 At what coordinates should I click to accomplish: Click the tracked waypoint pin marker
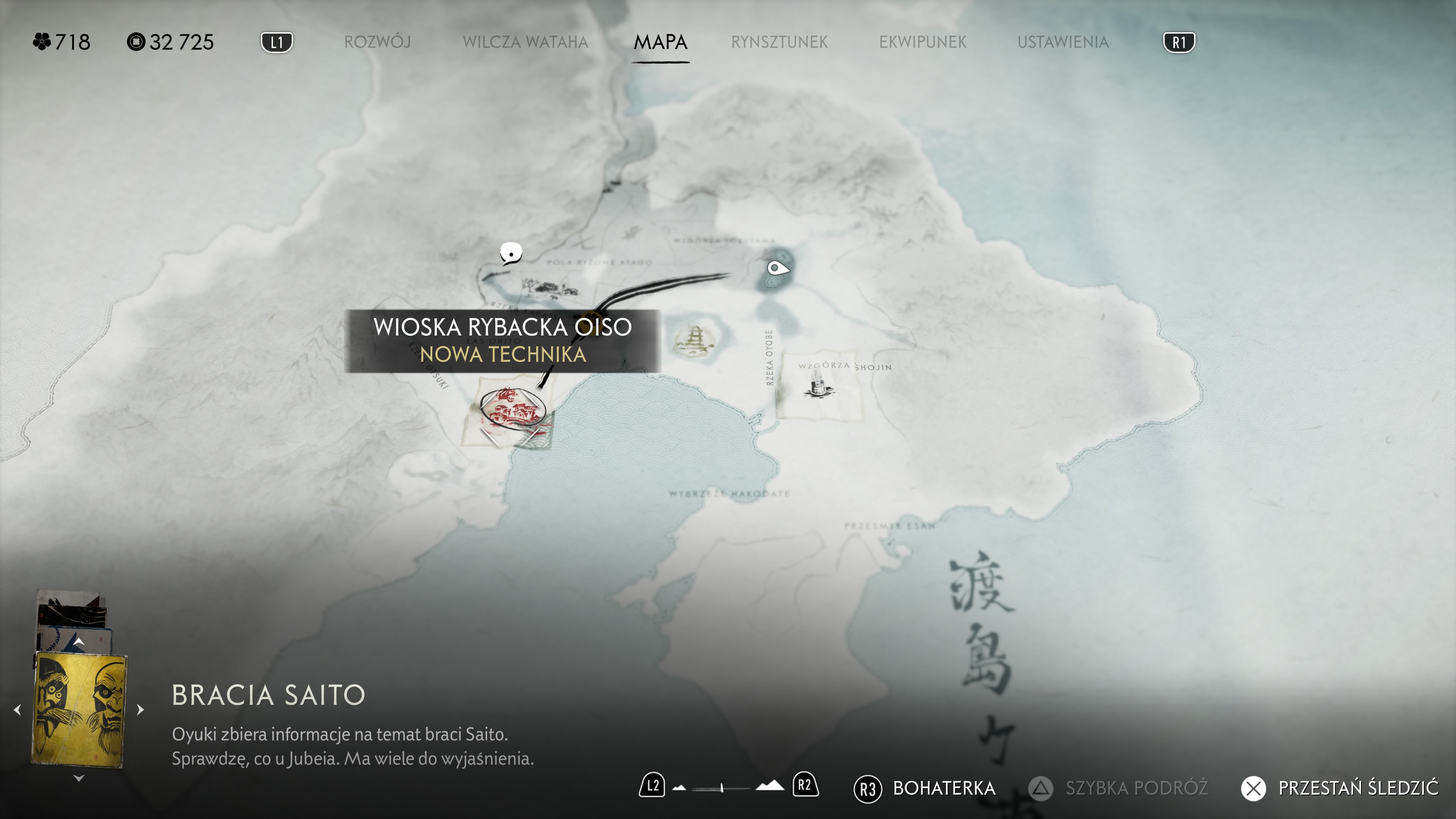pos(777,268)
